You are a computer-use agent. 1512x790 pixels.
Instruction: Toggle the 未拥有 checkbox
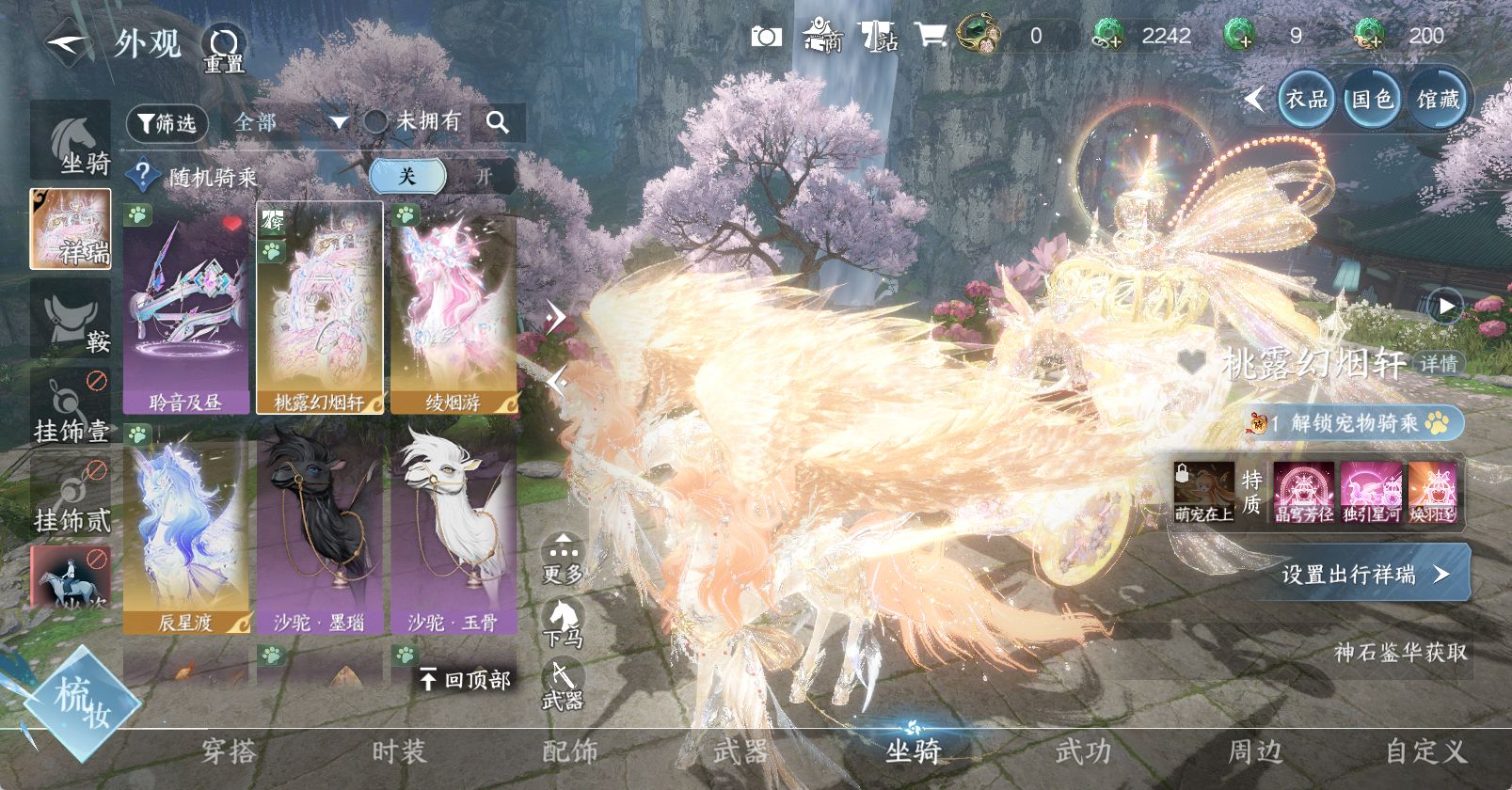click(376, 121)
